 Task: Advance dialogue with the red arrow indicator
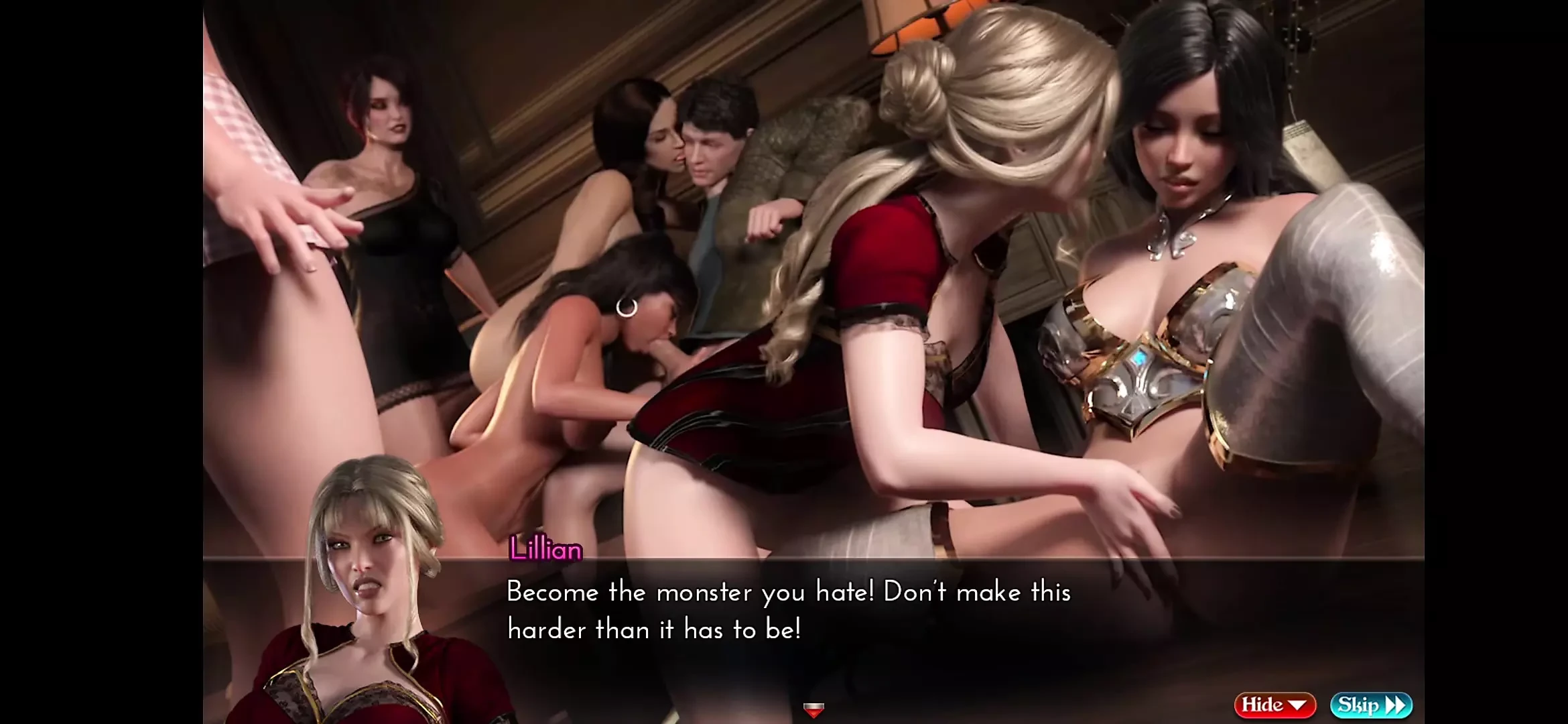(x=813, y=709)
